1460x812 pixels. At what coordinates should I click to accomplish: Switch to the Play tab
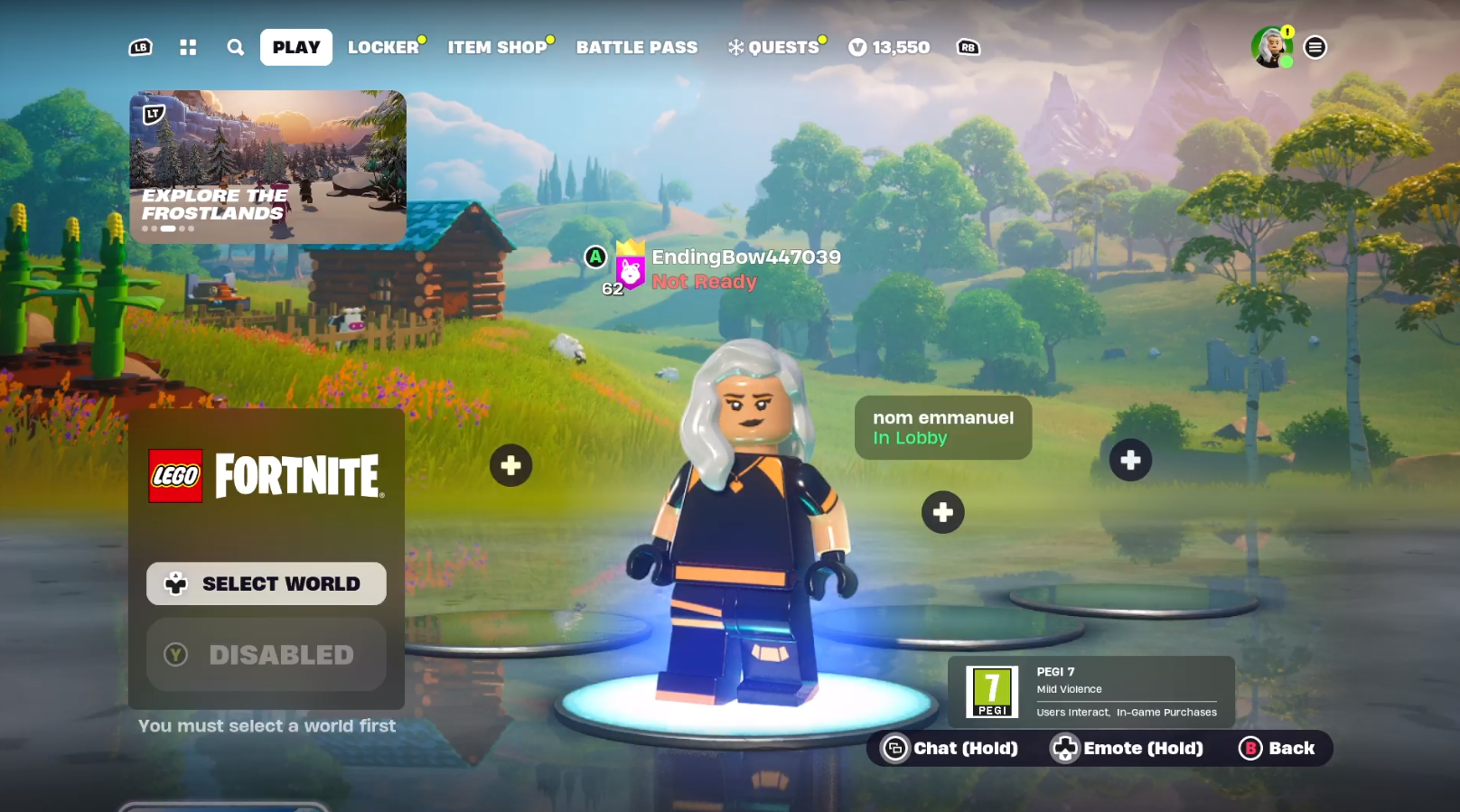(296, 48)
